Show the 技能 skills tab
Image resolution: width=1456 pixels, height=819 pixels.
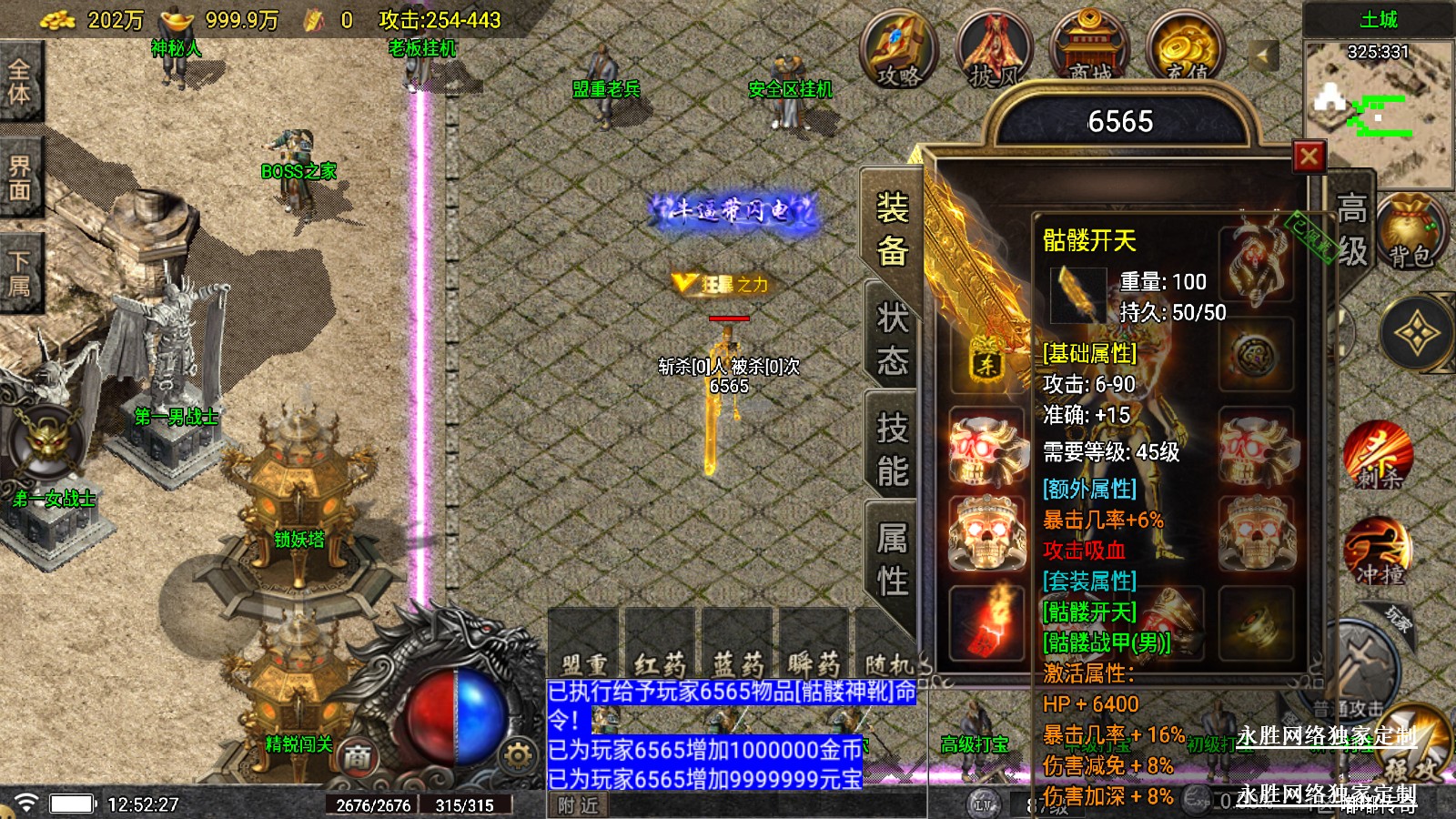coord(892,449)
